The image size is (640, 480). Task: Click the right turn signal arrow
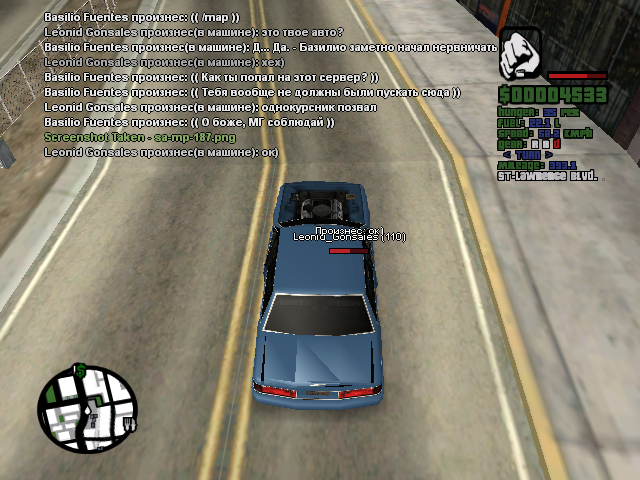[548, 155]
